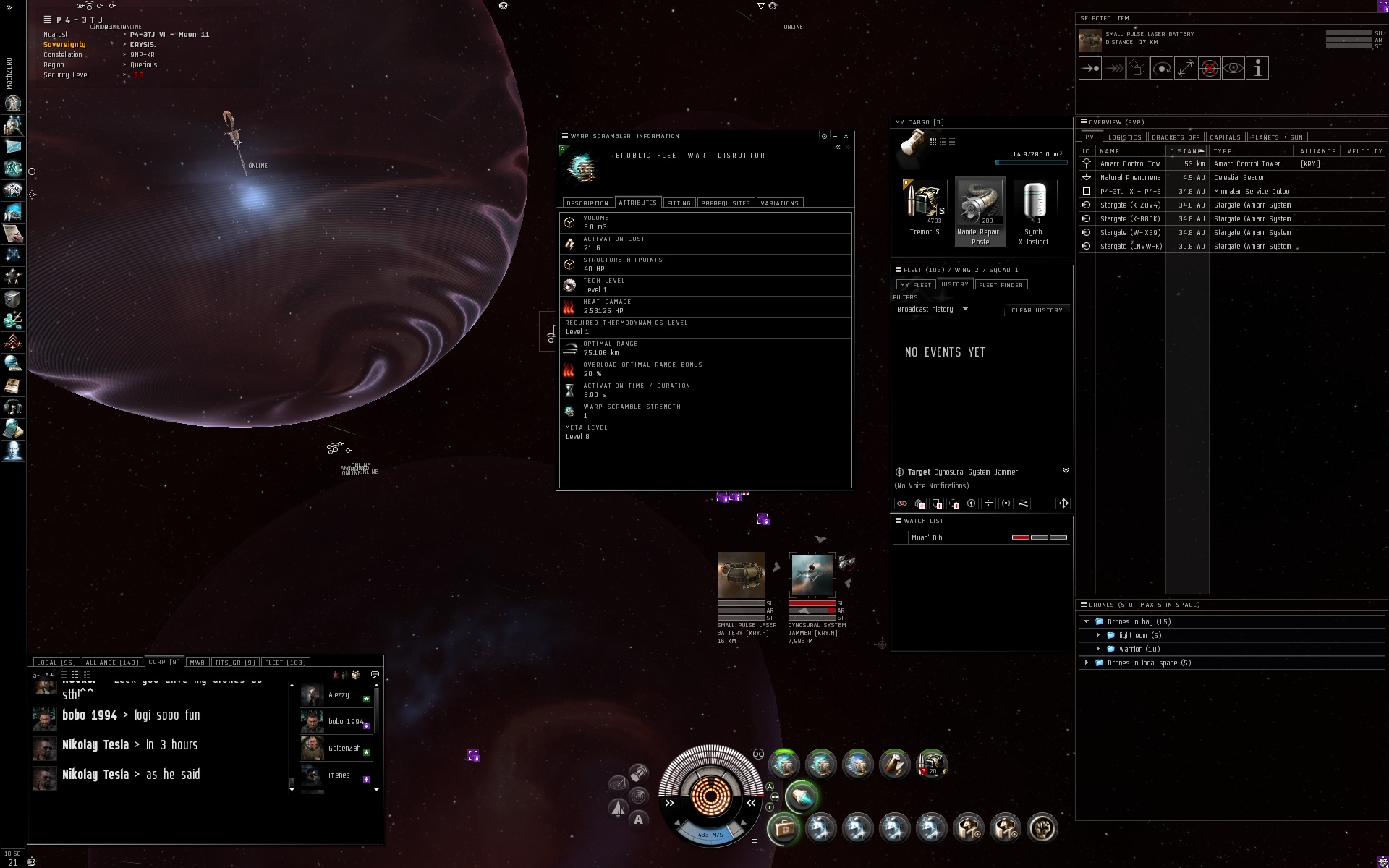Close the Warp Scrambler information window
The width and height of the screenshot is (1389, 868).
click(x=846, y=136)
